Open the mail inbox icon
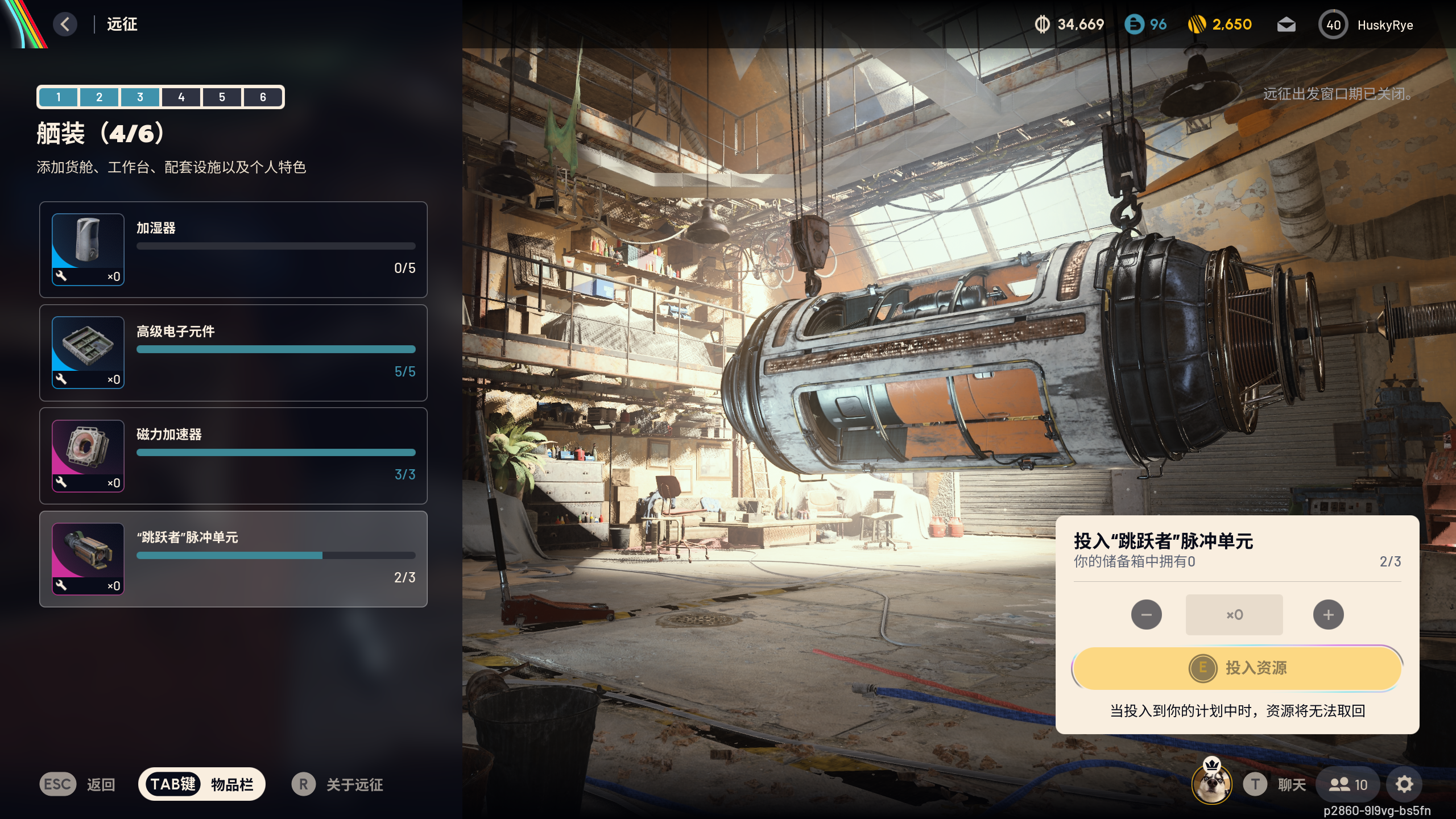Screen dimensions: 1456x819 tap(1286, 25)
